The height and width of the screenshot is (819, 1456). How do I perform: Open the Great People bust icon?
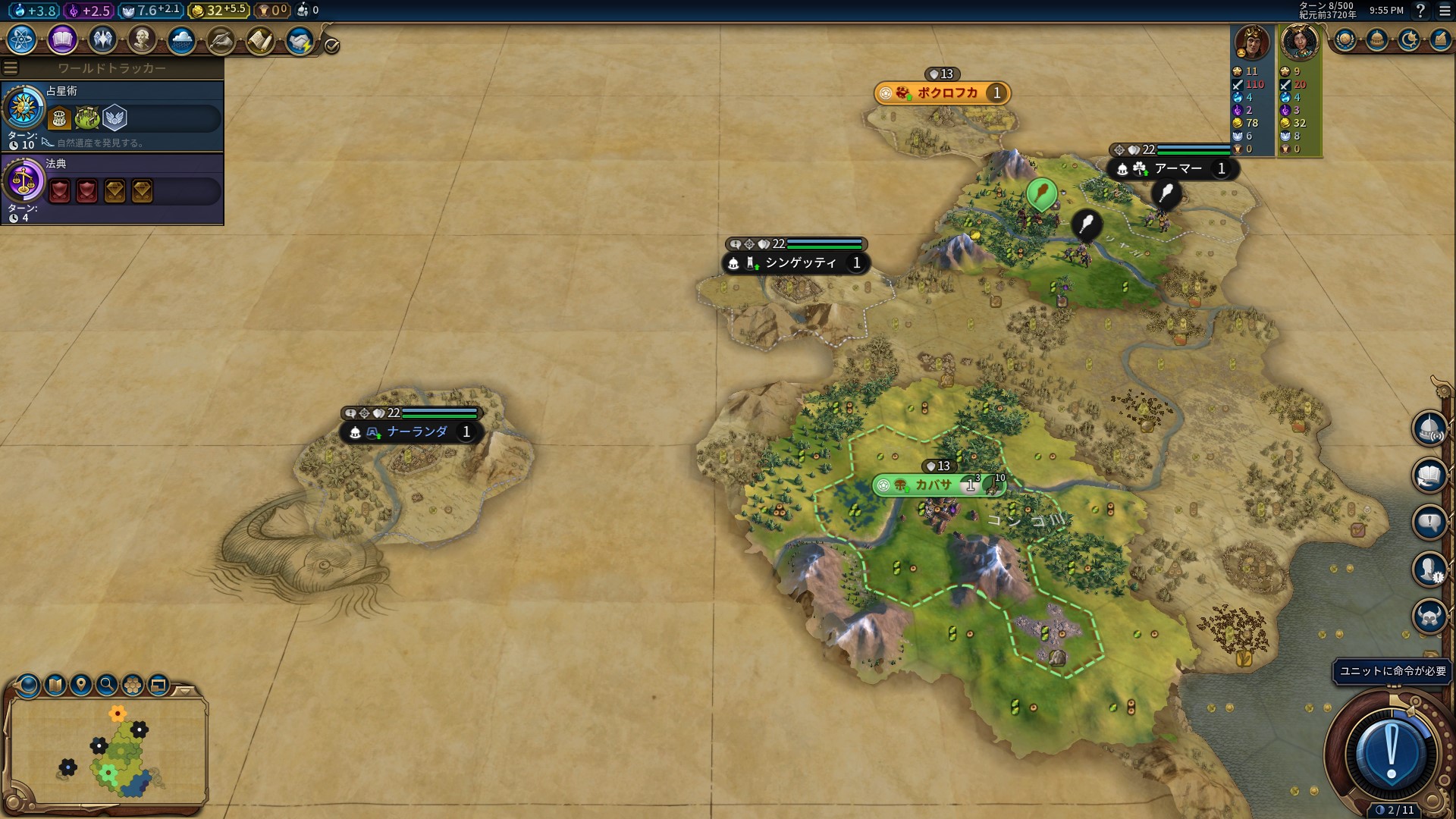click(x=142, y=39)
